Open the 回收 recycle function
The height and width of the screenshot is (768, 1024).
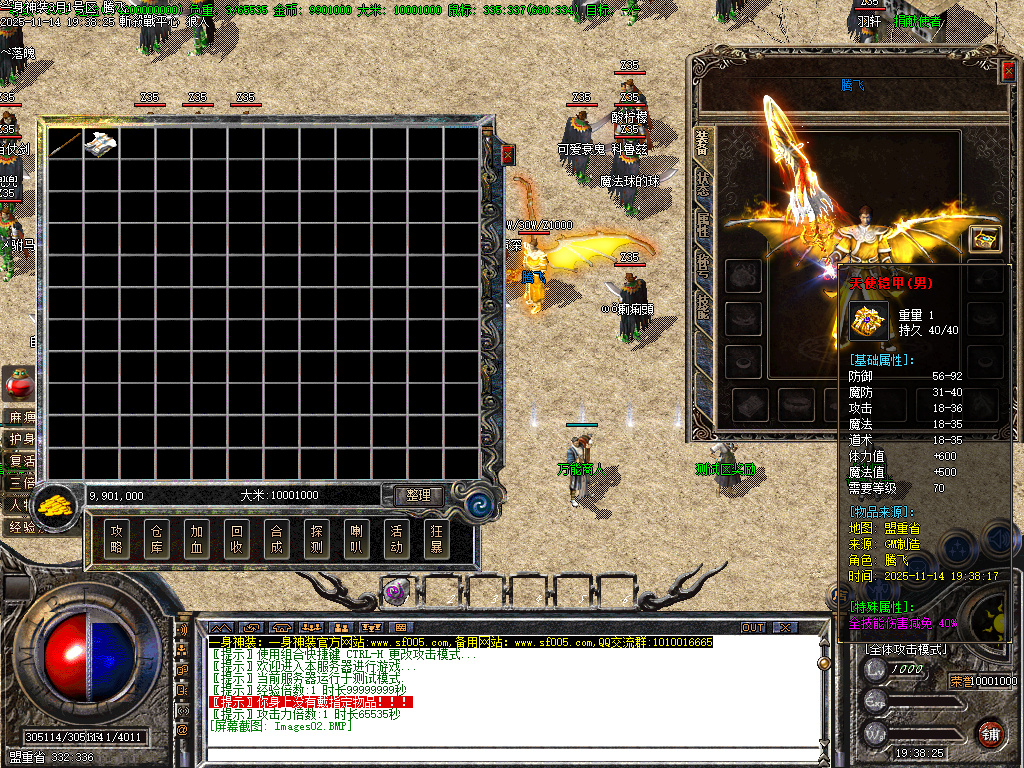pos(236,539)
